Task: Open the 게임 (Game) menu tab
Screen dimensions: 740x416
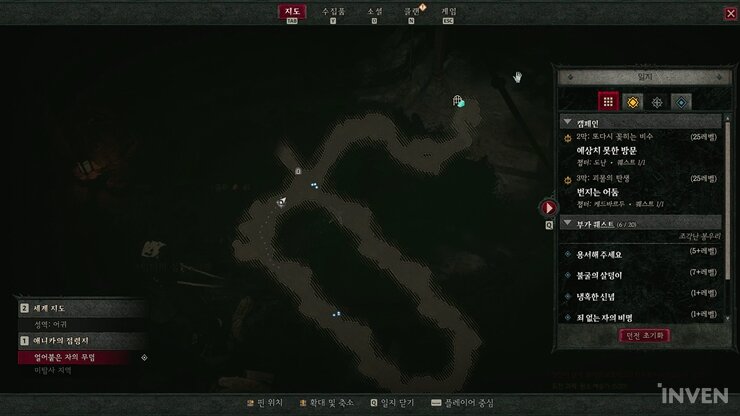Action: pyautogui.click(x=449, y=11)
